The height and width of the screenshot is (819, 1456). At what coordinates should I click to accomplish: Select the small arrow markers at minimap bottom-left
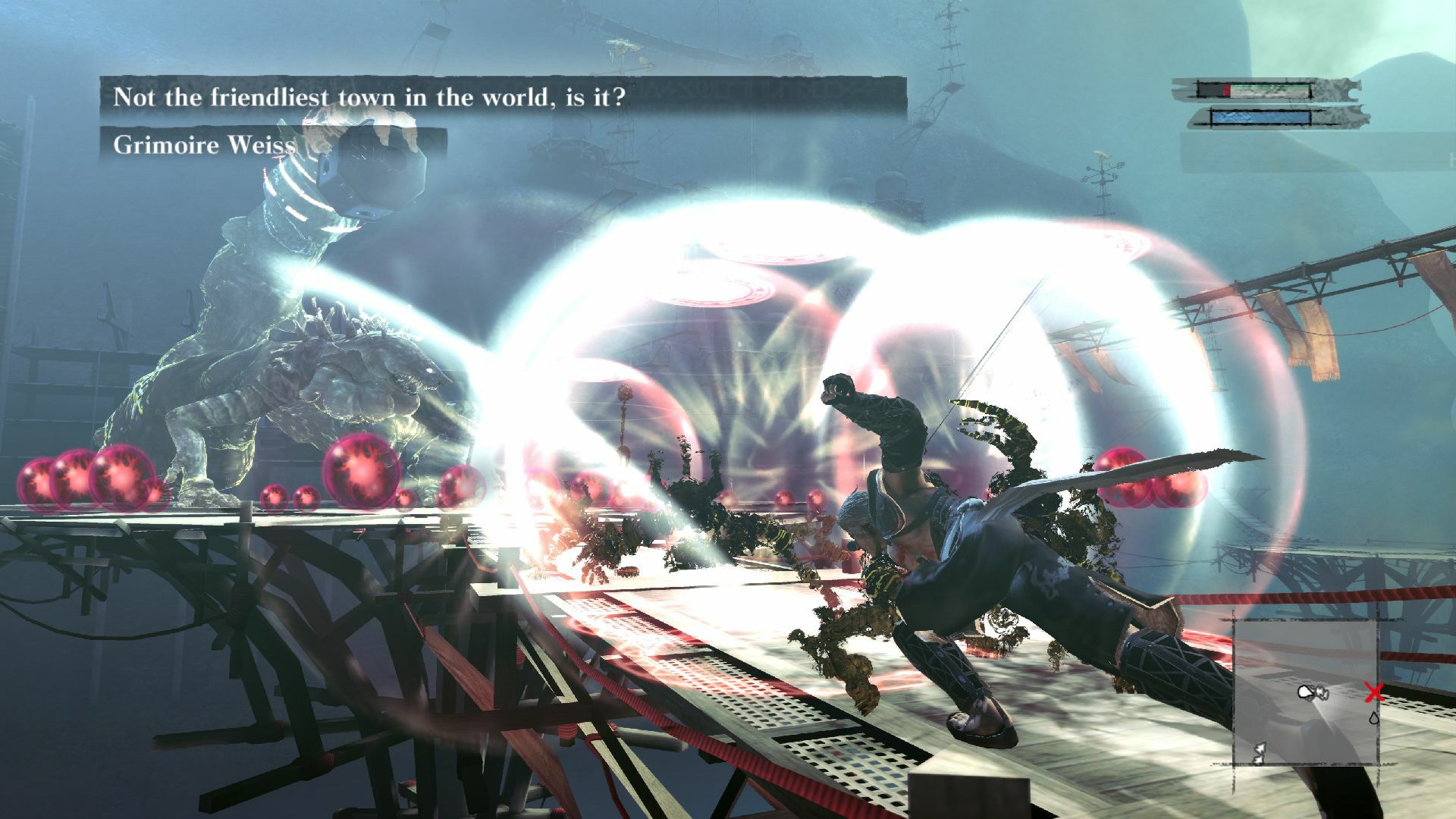(x=1259, y=753)
